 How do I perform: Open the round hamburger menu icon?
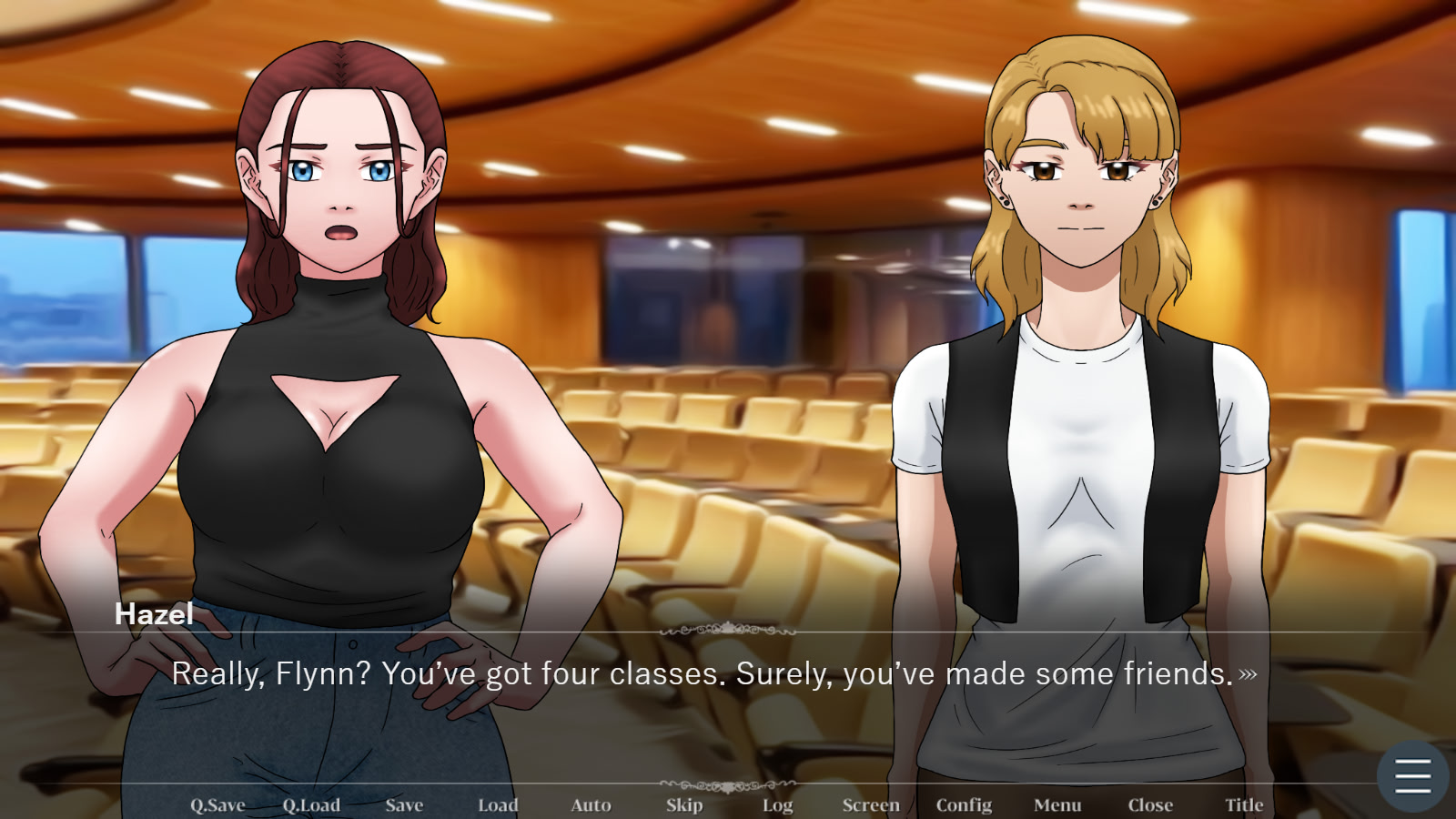[1412, 776]
